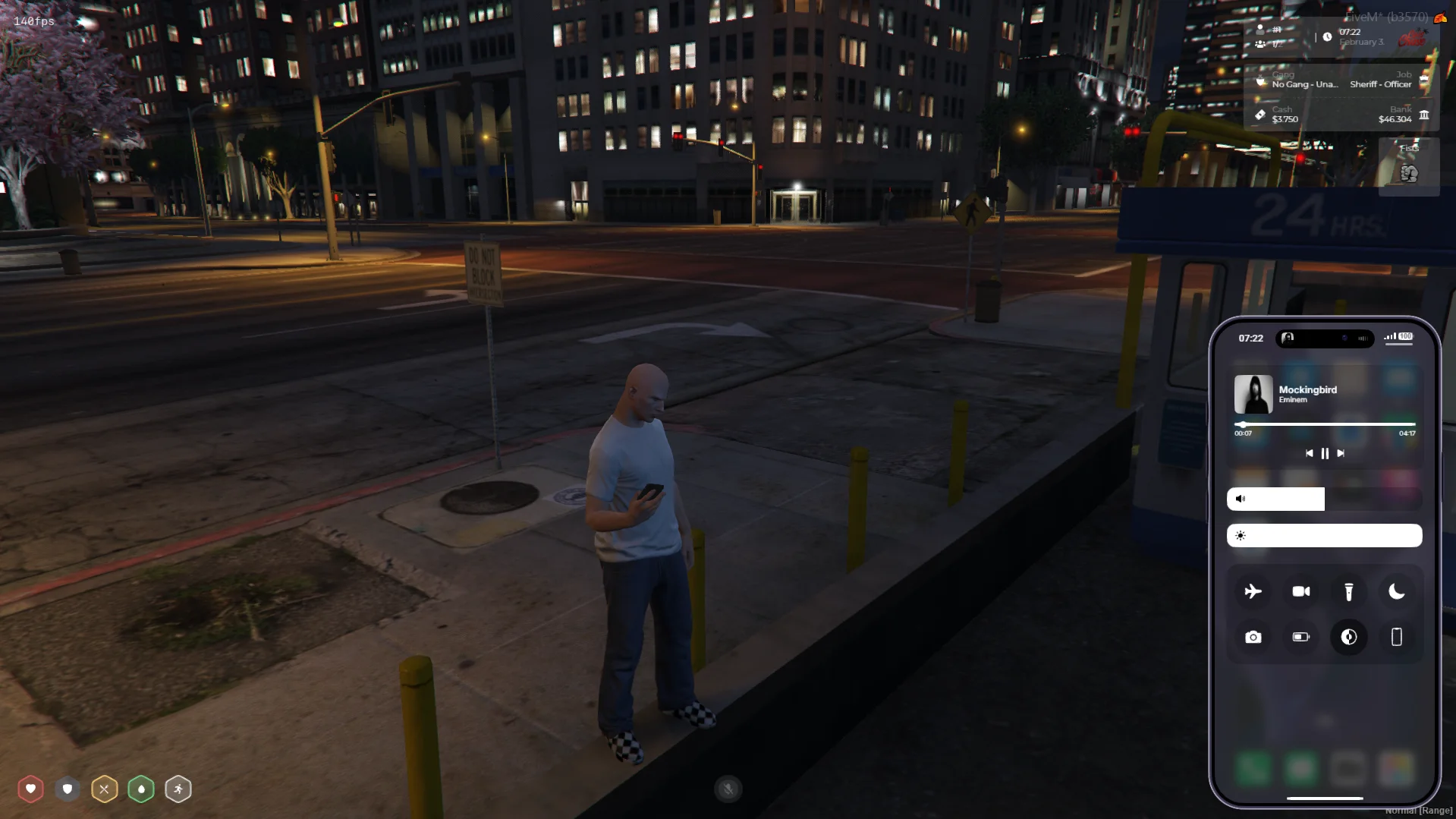1456x819 pixels.
Task: Go back to the previous track
Action: [x=1309, y=453]
